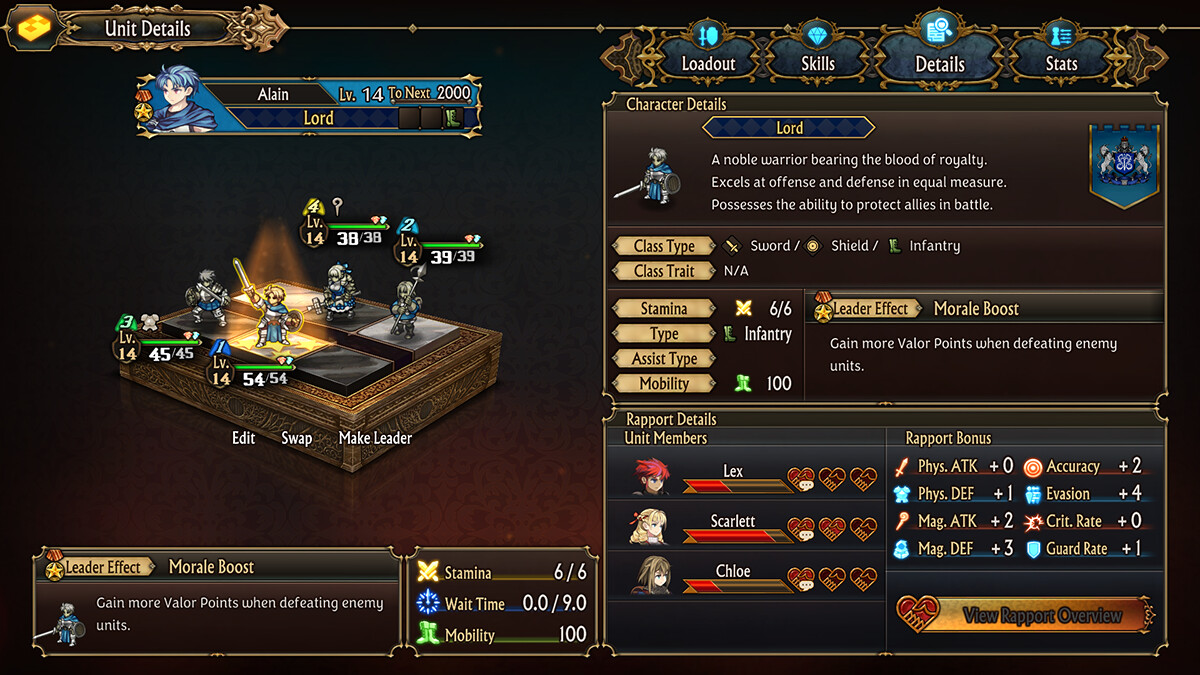Choose the Edit unit option
This screenshot has height=675, width=1200.
coord(244,438)
